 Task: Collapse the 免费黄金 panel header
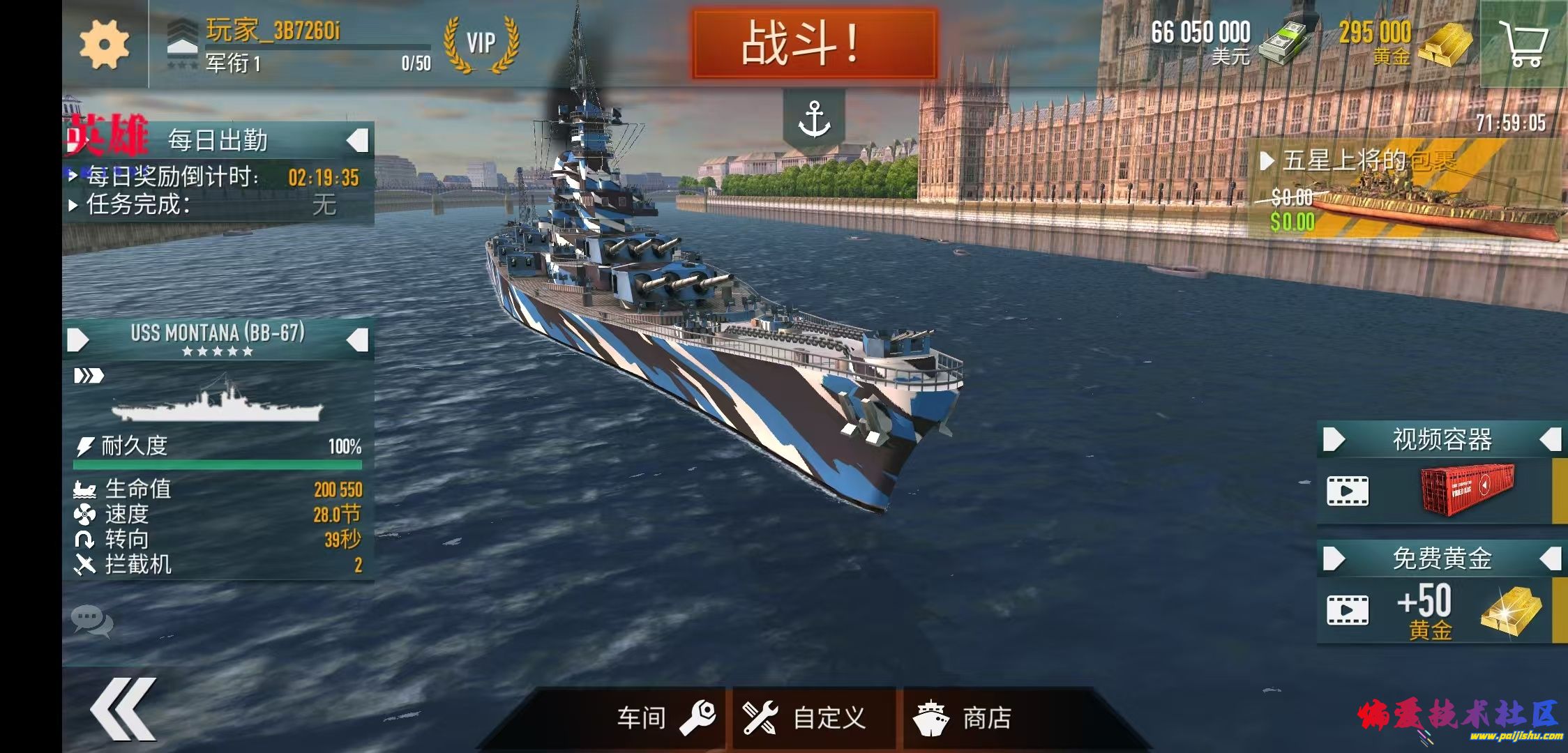pos(1550,558)
